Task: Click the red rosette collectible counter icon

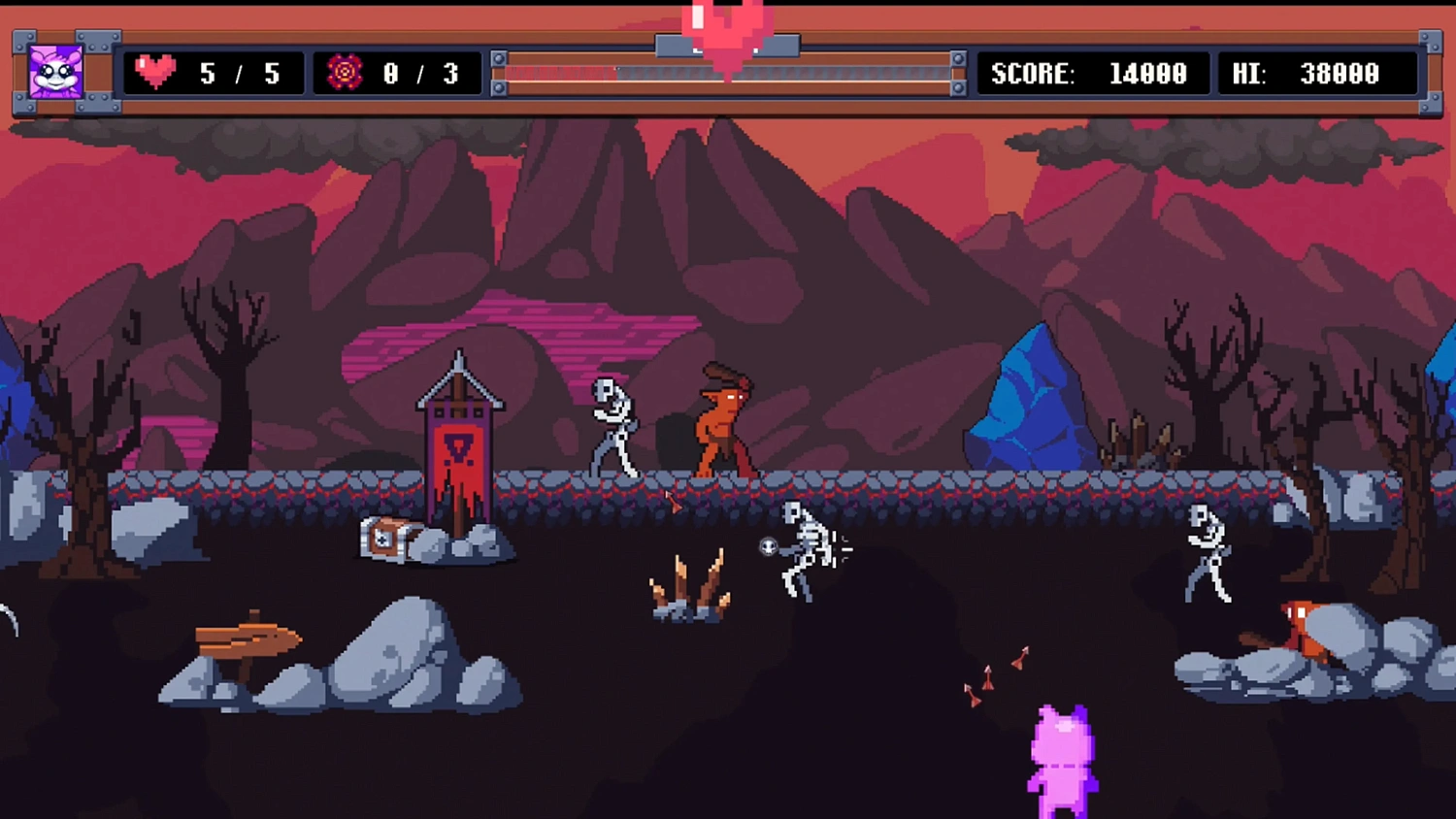Action: tap(344, 72)
